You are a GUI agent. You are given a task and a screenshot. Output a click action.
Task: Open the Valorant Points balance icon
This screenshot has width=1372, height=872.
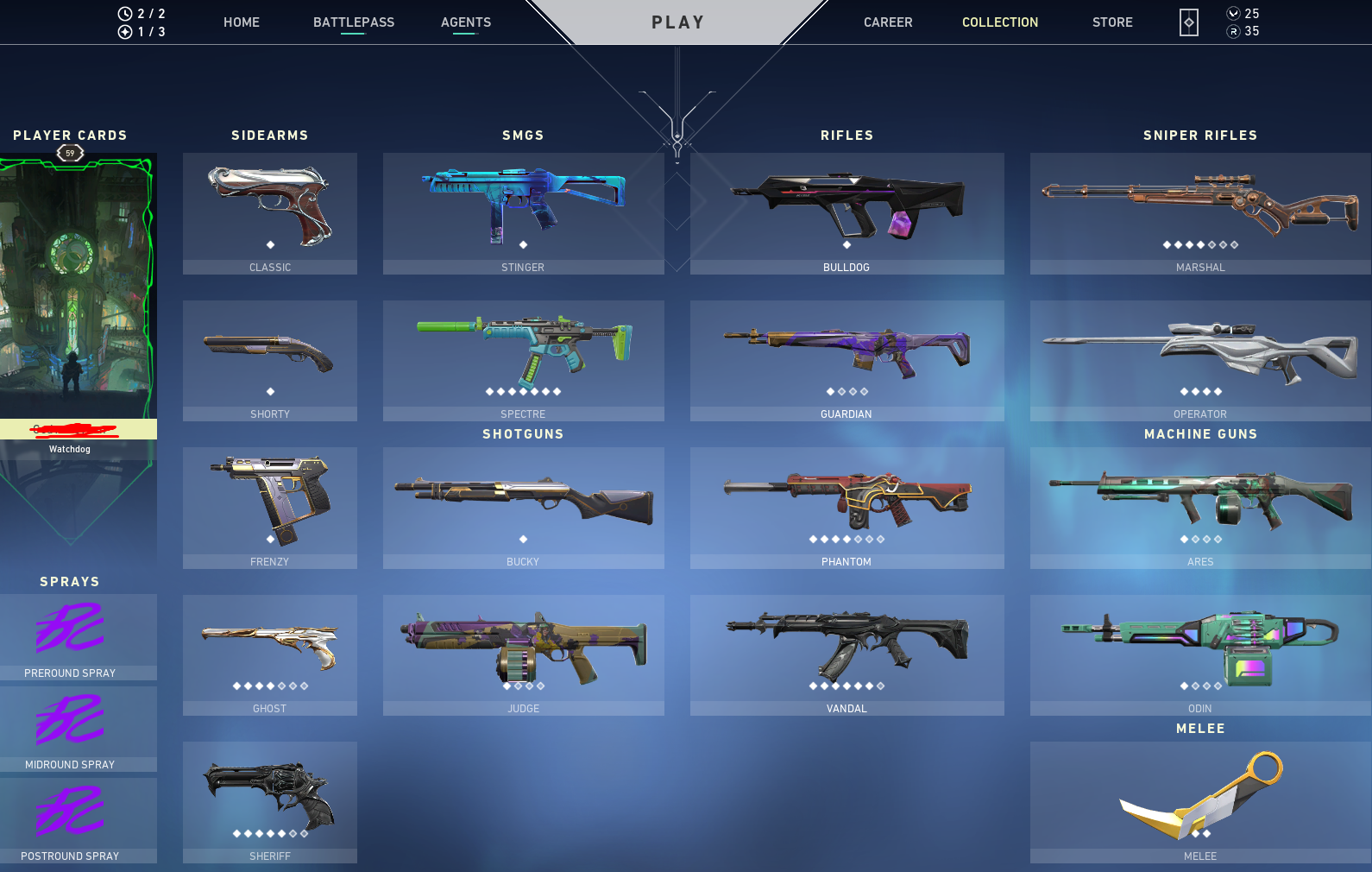click(1233, 13)
